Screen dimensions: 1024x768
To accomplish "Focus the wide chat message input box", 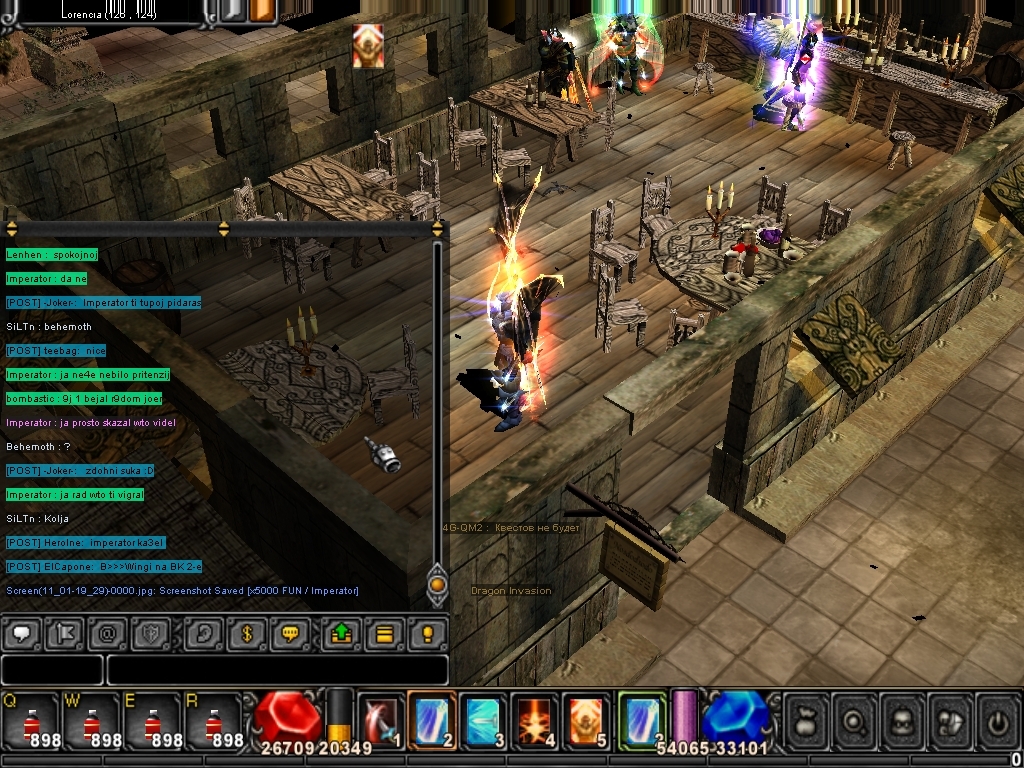I will pyautogui.click(x=277, y=670).
